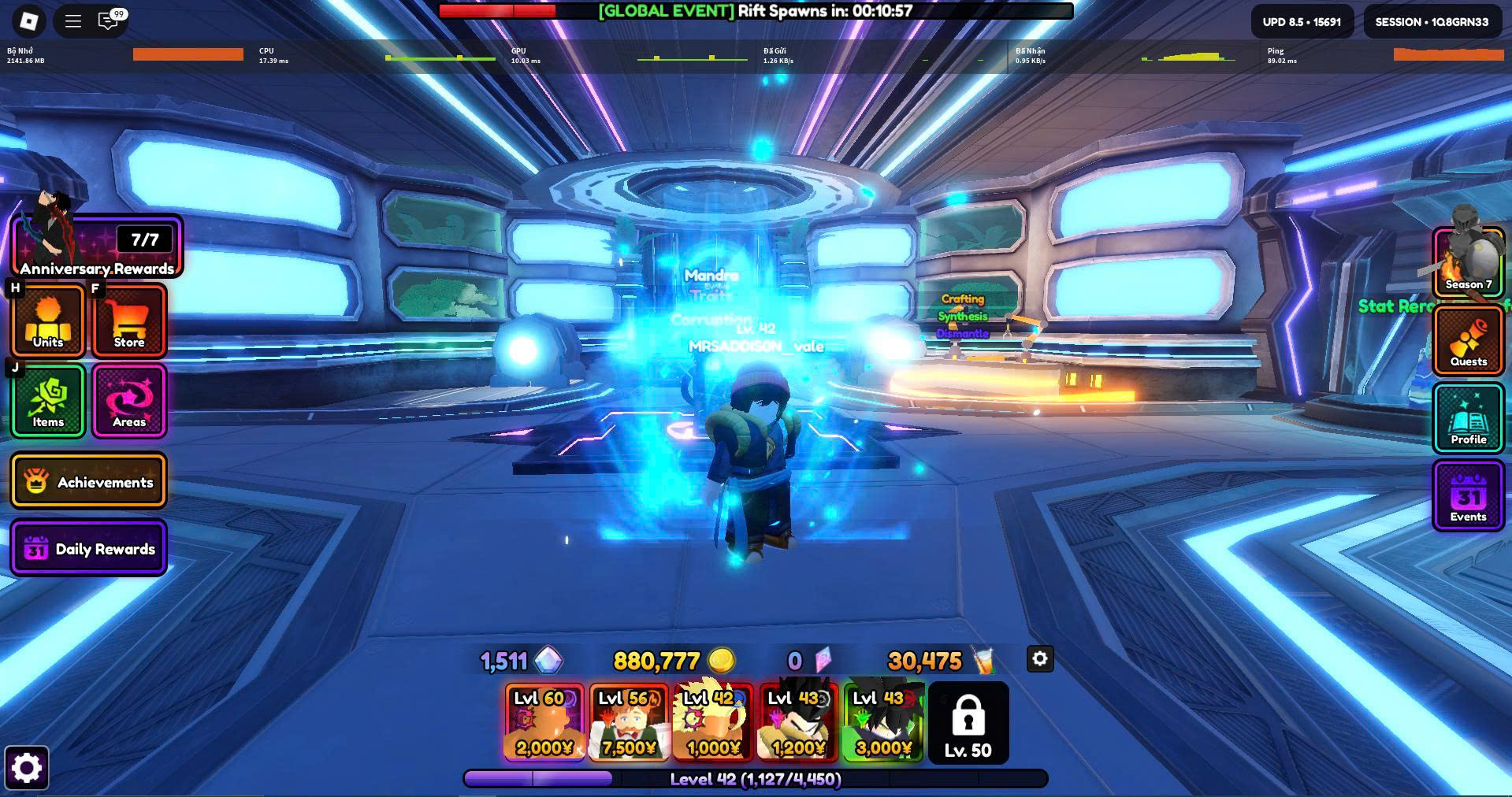Open the hotbar gear settings beside currencies
This screenshot has height=797, width=1512.
[1040, 659]
